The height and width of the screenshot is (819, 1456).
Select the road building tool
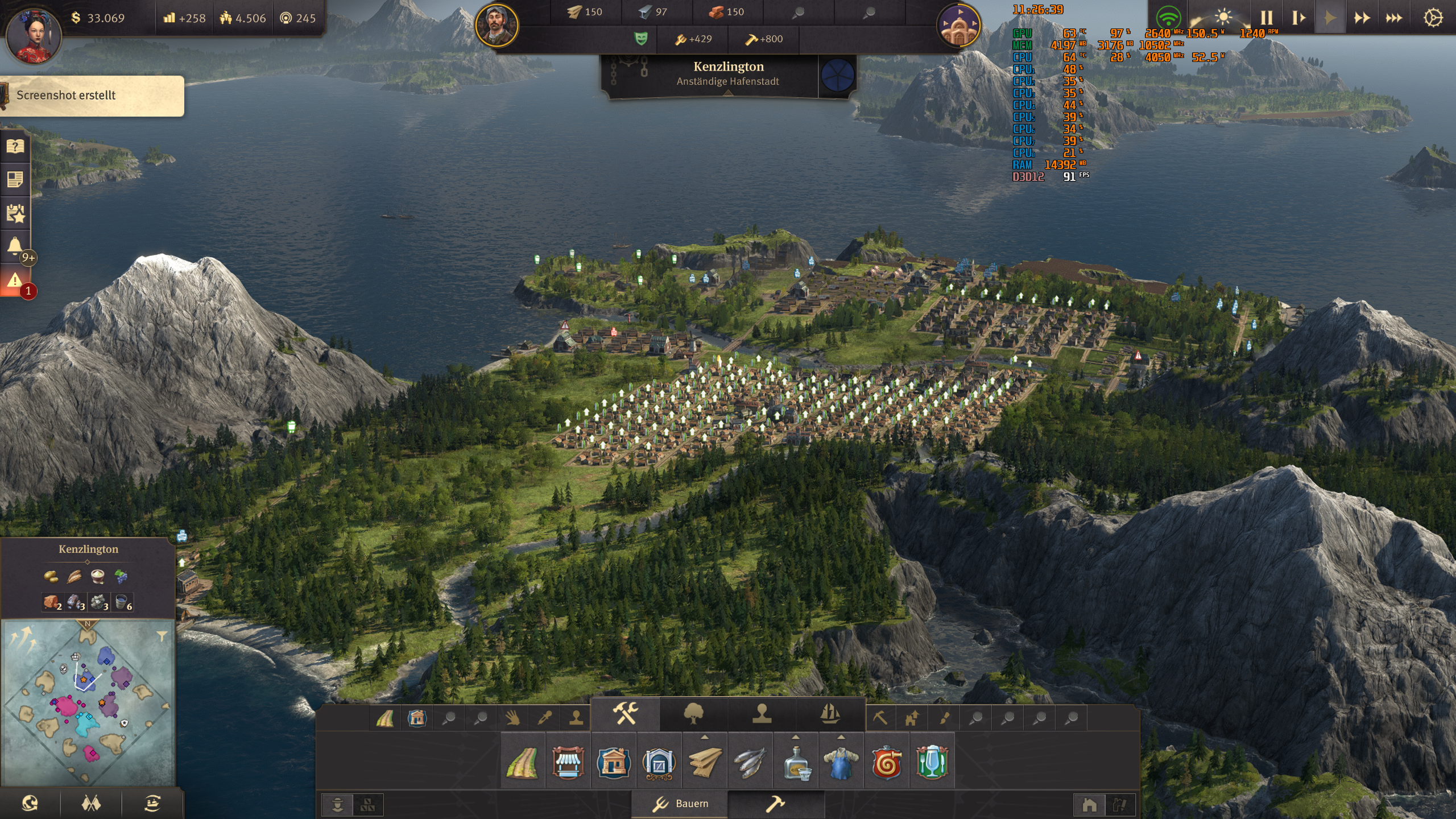pyautogui.click(x=522, y=763)
